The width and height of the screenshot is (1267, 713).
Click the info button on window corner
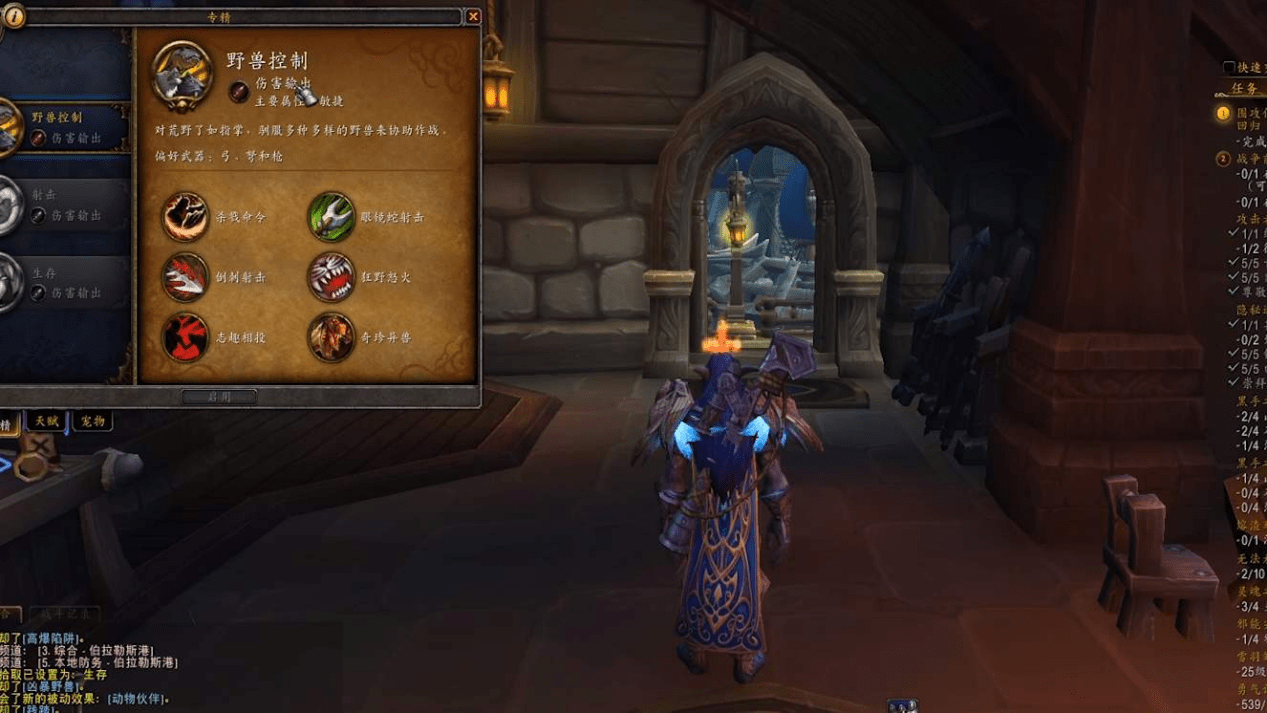point(14,17)
